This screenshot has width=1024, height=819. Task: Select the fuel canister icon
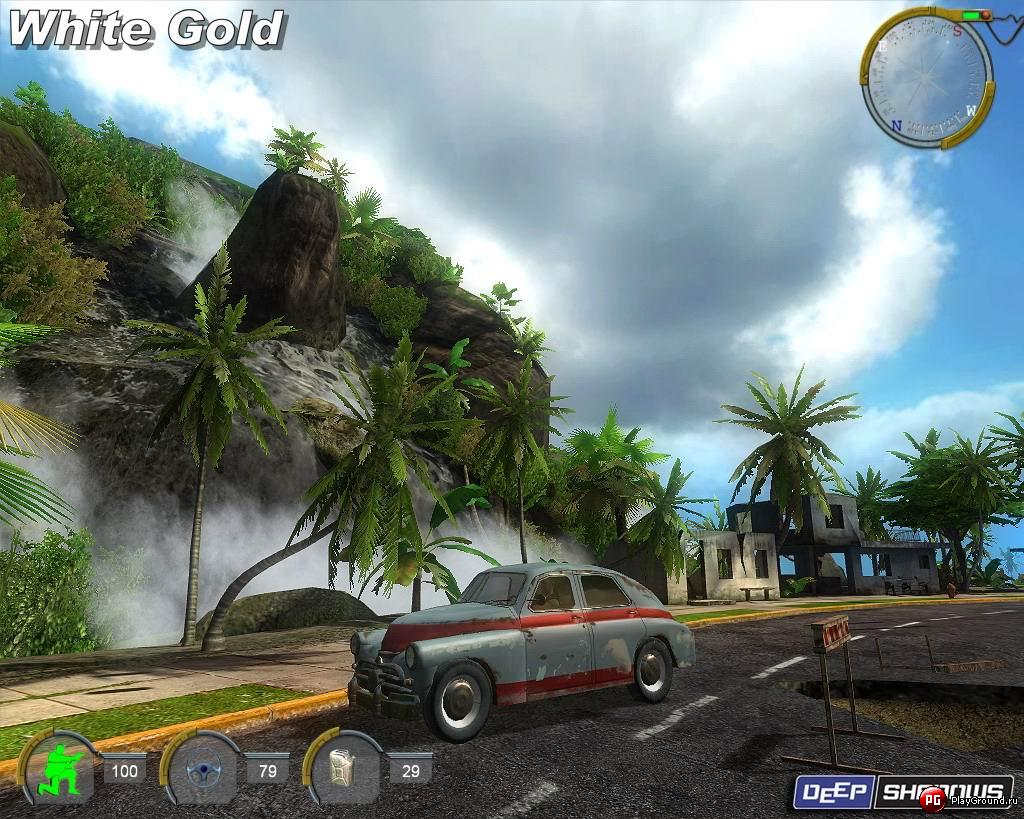coord(345,771)
